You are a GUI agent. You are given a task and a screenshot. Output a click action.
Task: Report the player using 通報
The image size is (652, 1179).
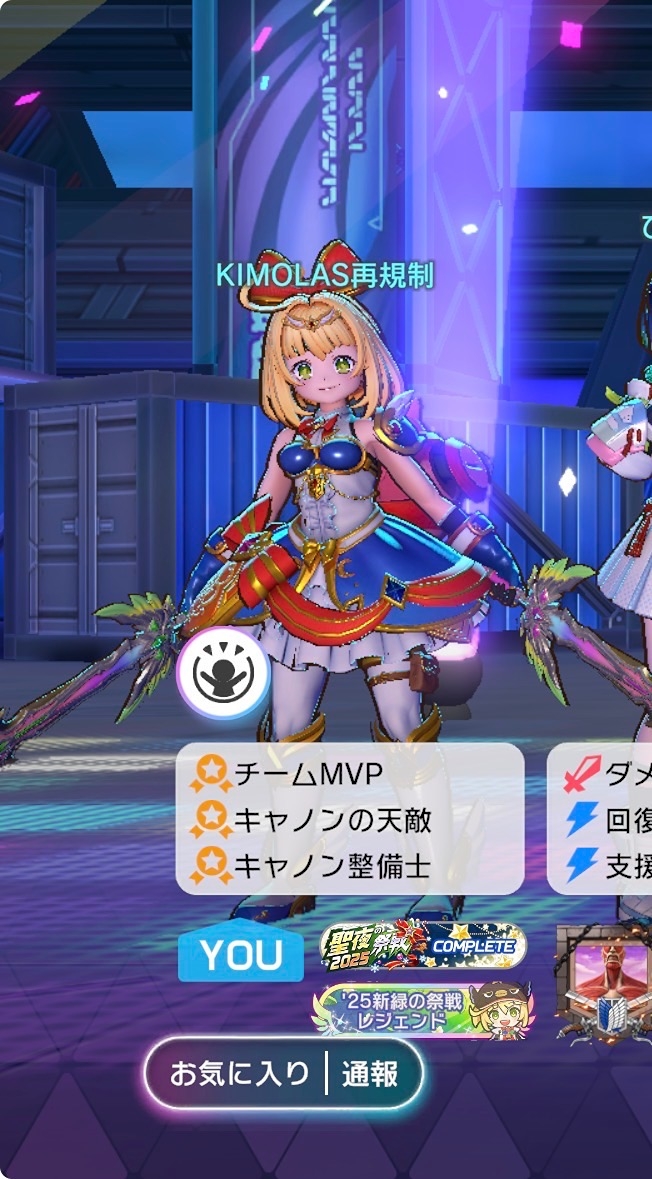point(370,1074)
